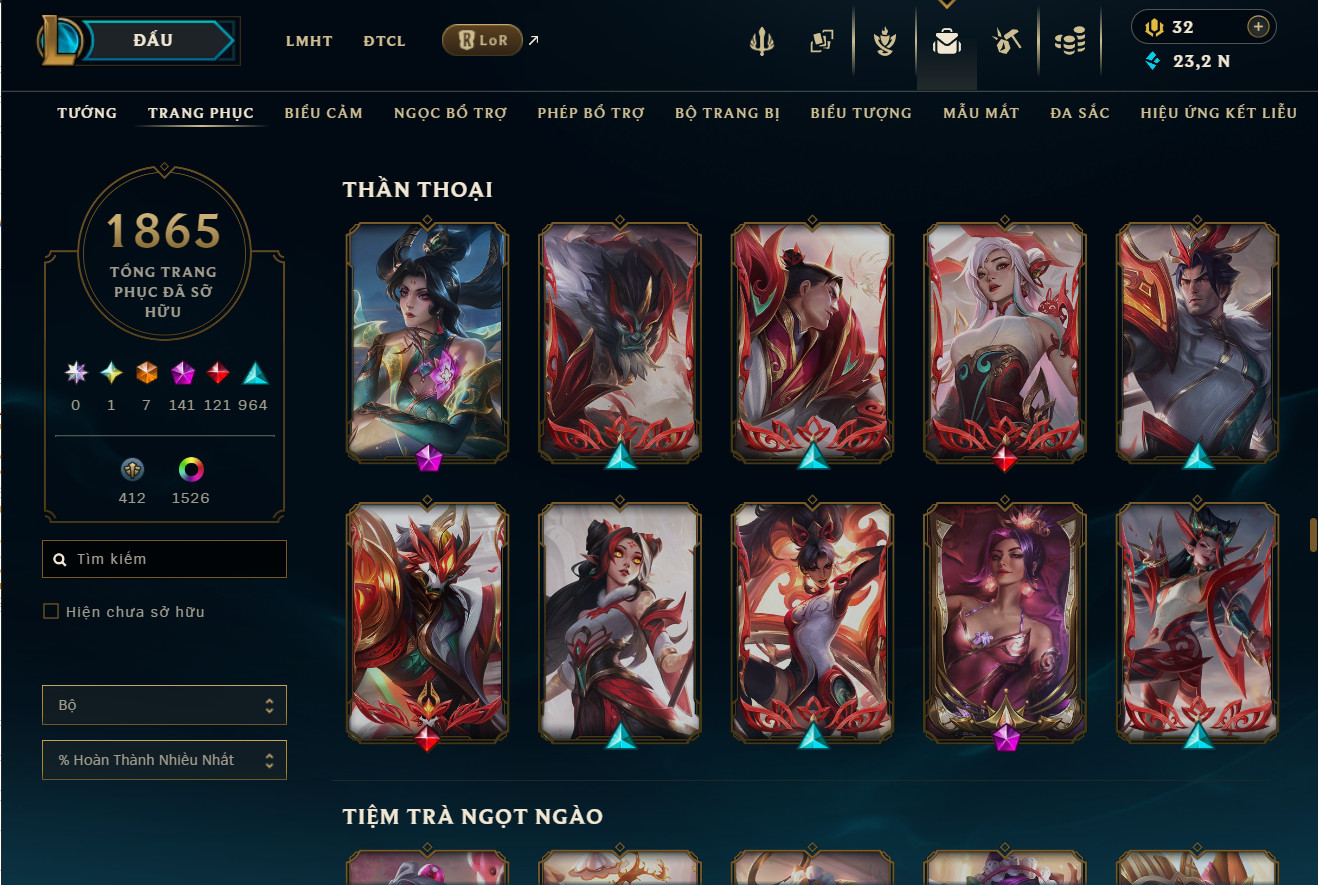Open the ĐA SẮC tab

tap(1080, 113)
